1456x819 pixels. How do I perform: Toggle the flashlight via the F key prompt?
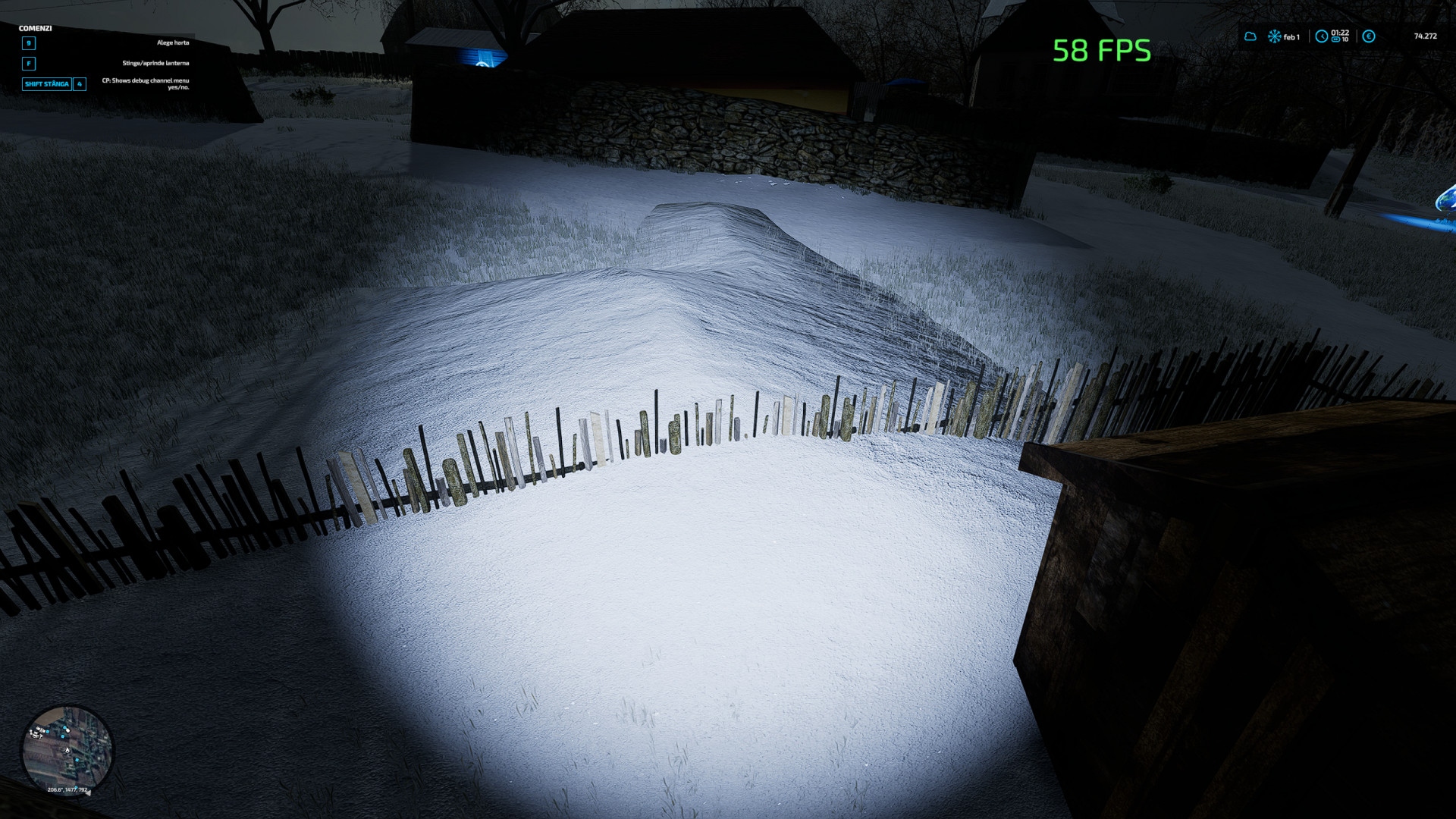coord(29,64)
